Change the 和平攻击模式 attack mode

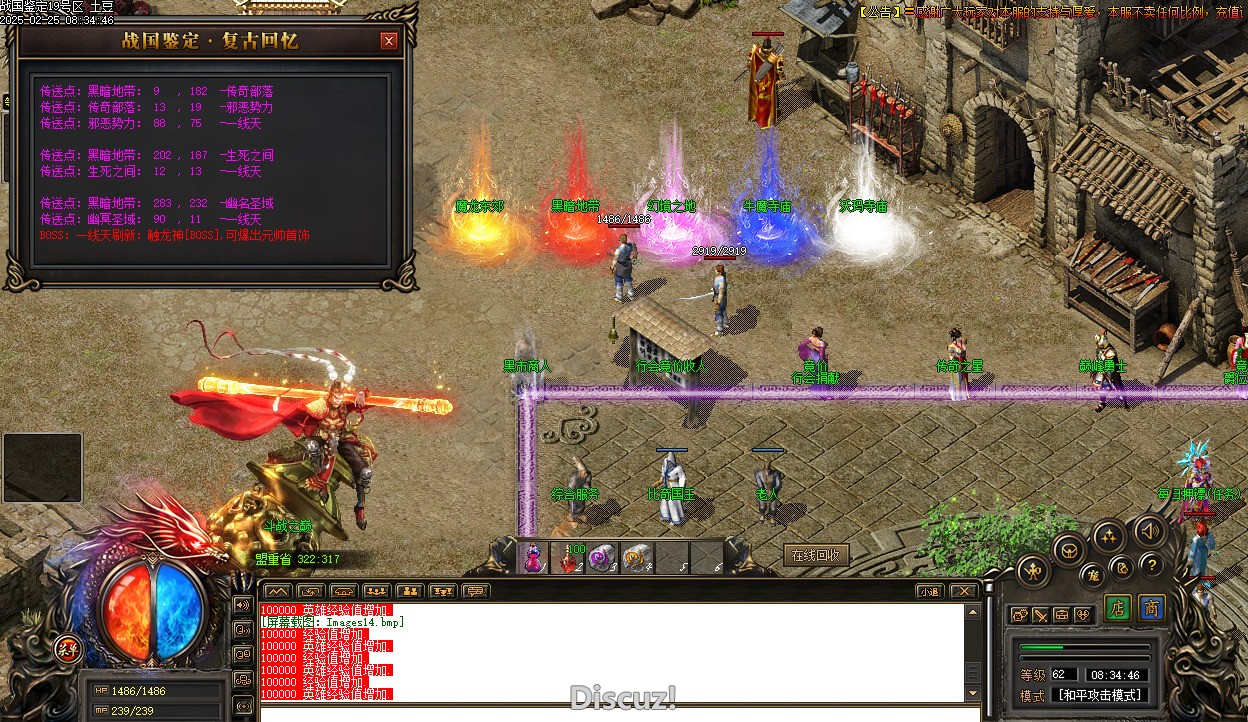1100,695
